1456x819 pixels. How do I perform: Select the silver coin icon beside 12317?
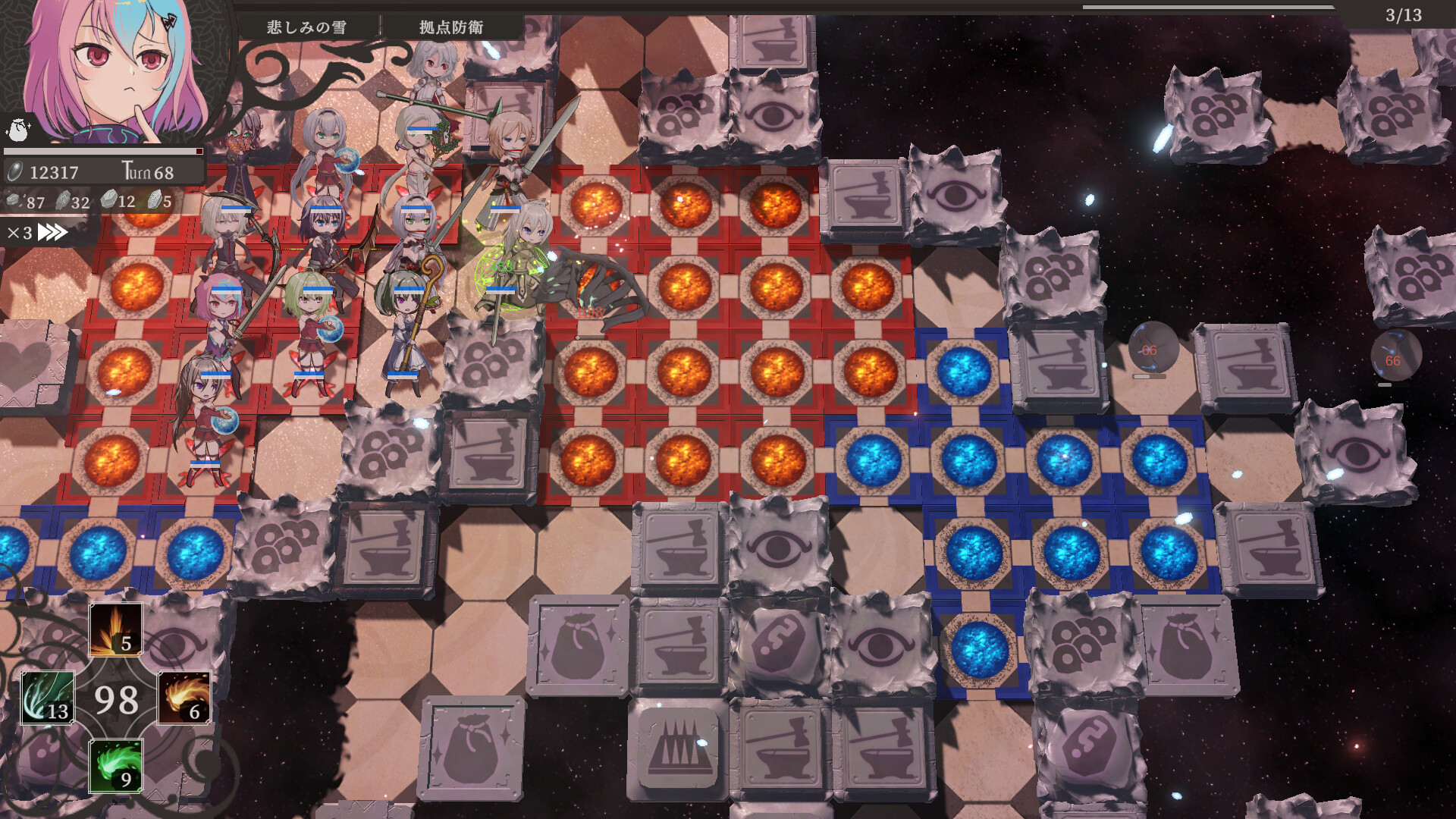click(15, 172)
